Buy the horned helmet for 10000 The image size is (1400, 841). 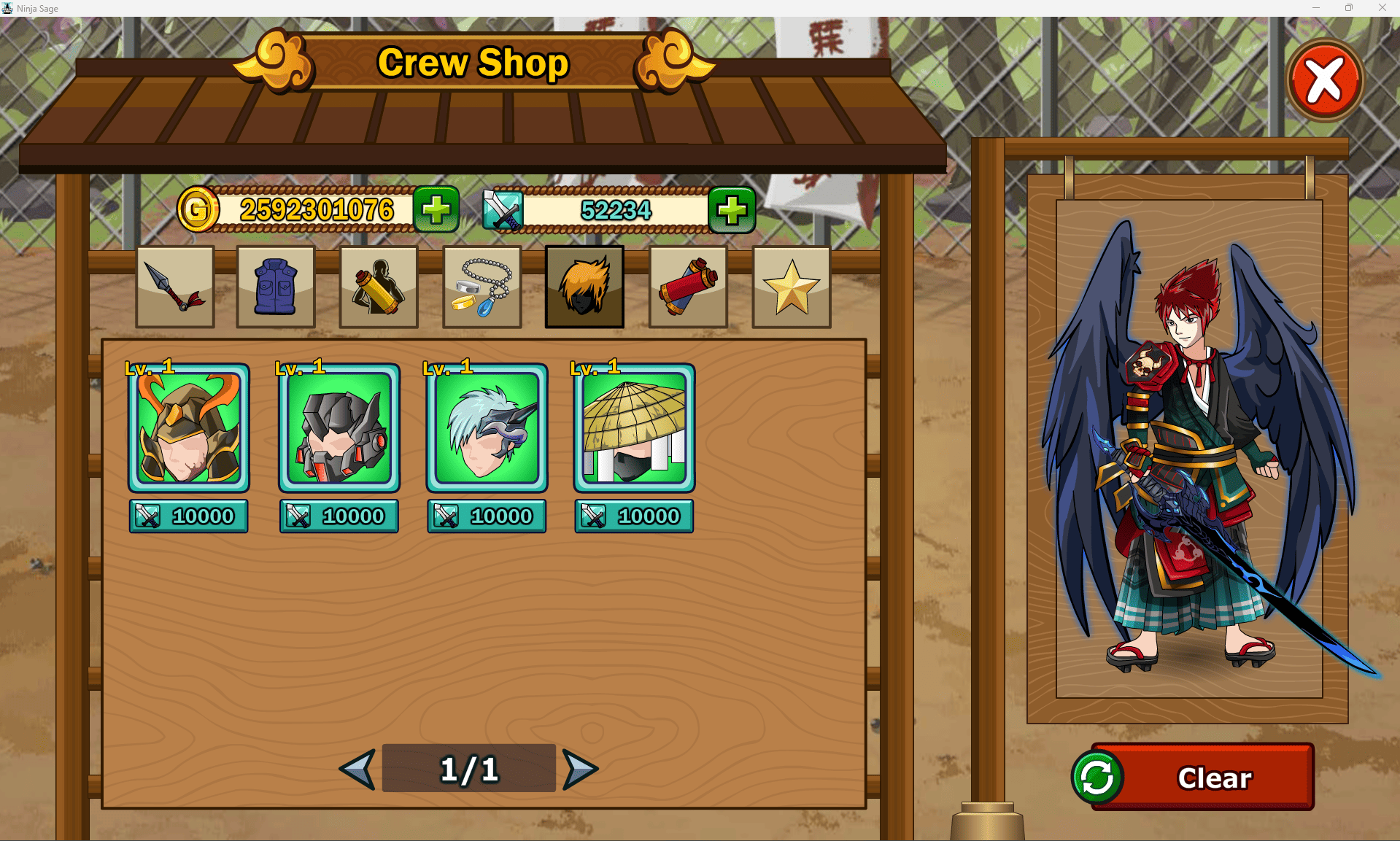189,516
